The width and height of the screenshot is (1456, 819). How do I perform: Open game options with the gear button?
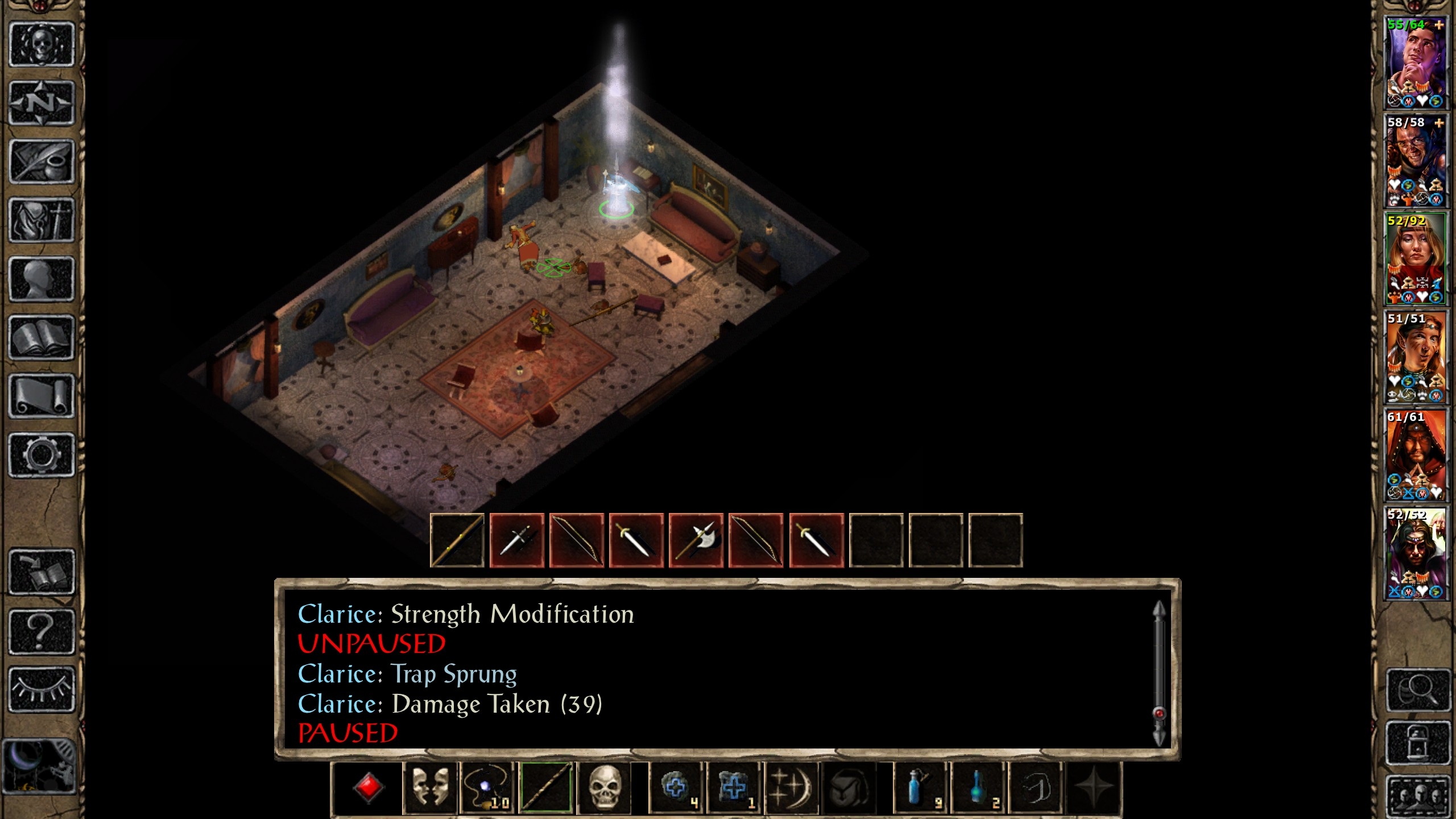(42, 455)
